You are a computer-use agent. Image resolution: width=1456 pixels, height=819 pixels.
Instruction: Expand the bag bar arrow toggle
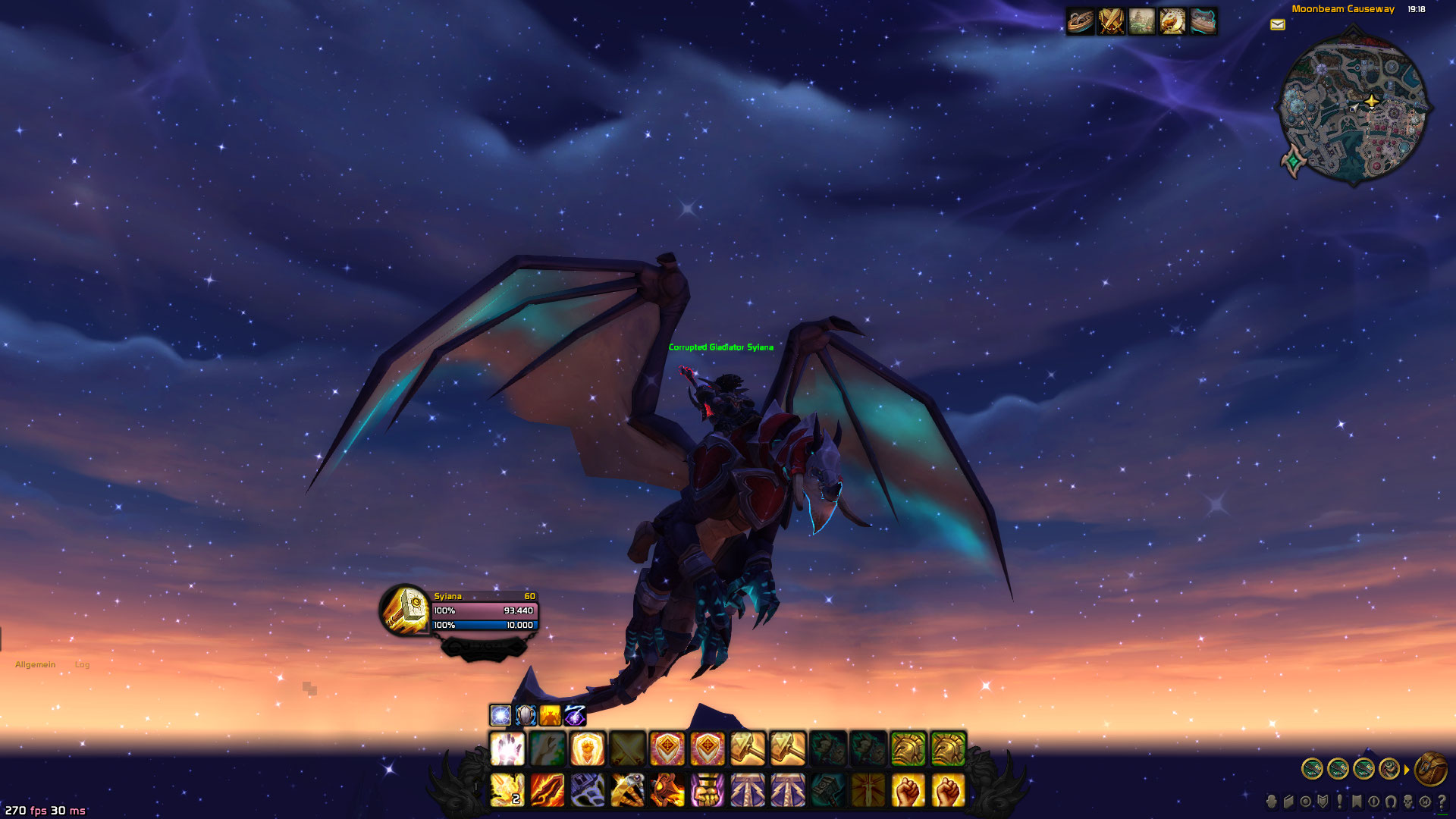[x=1407, y=770]
